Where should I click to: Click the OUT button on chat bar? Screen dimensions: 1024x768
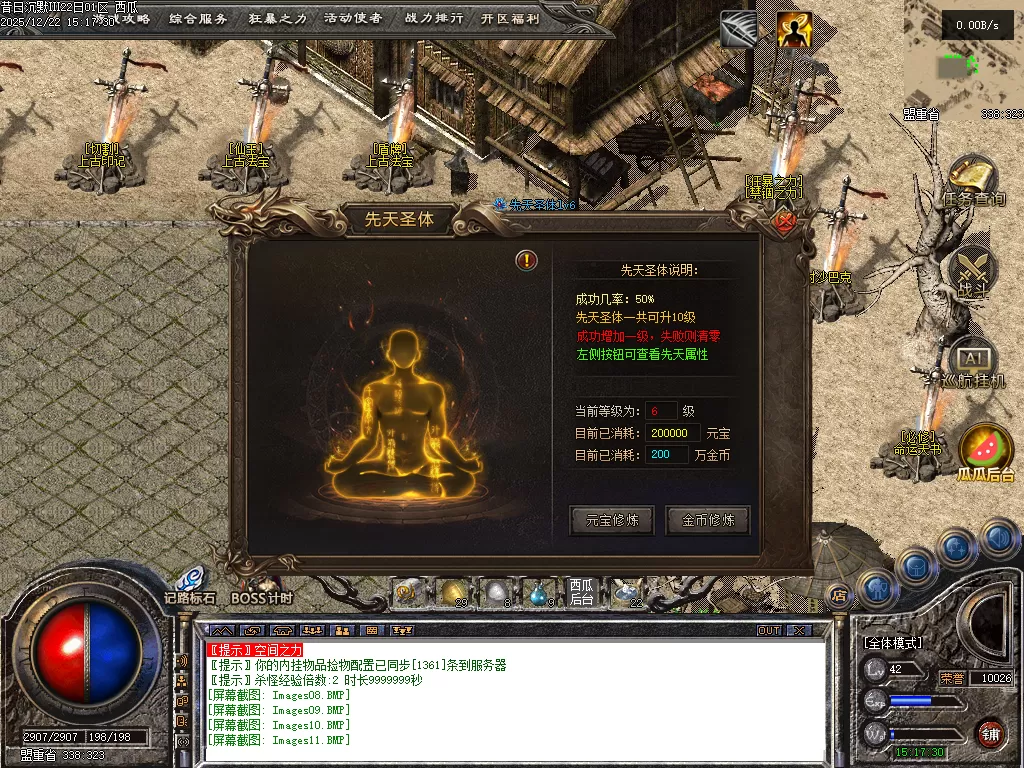pyautogui.click(x=768, y=631)
